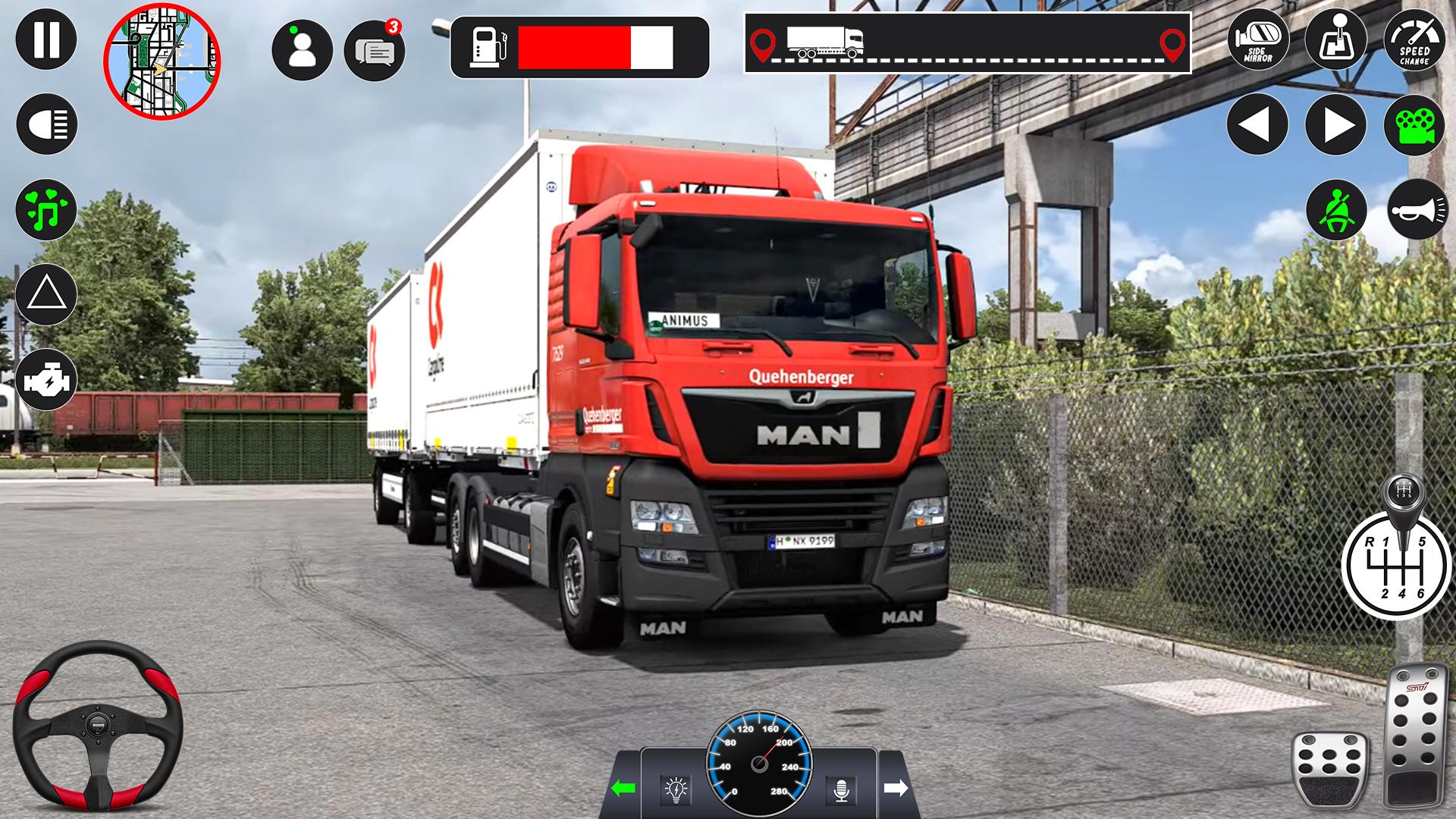Open the player profile button
This screenshot has height=819, width=1456.
[x=302, y=50]
